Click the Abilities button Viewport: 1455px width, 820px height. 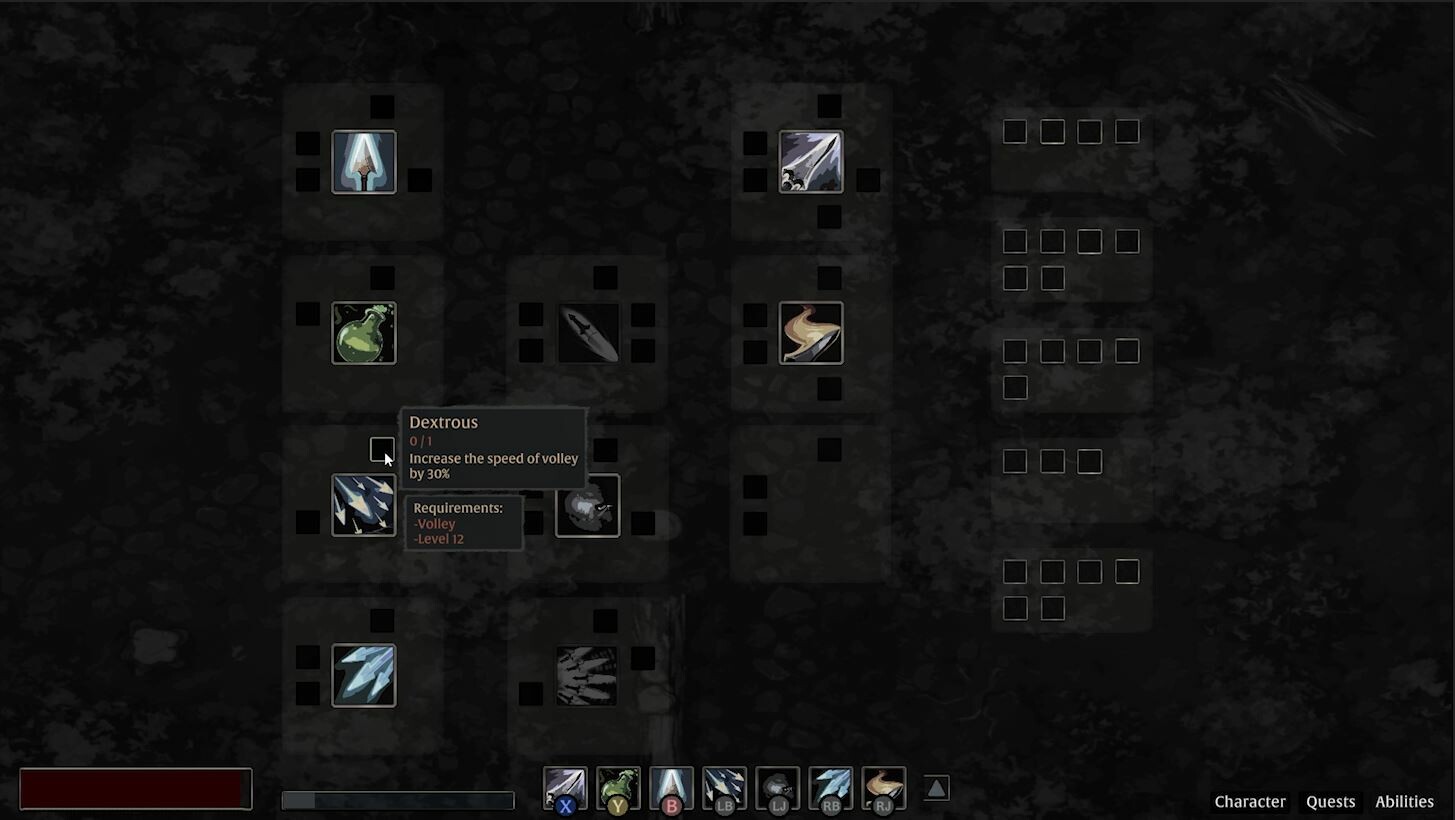[1404, 801]
